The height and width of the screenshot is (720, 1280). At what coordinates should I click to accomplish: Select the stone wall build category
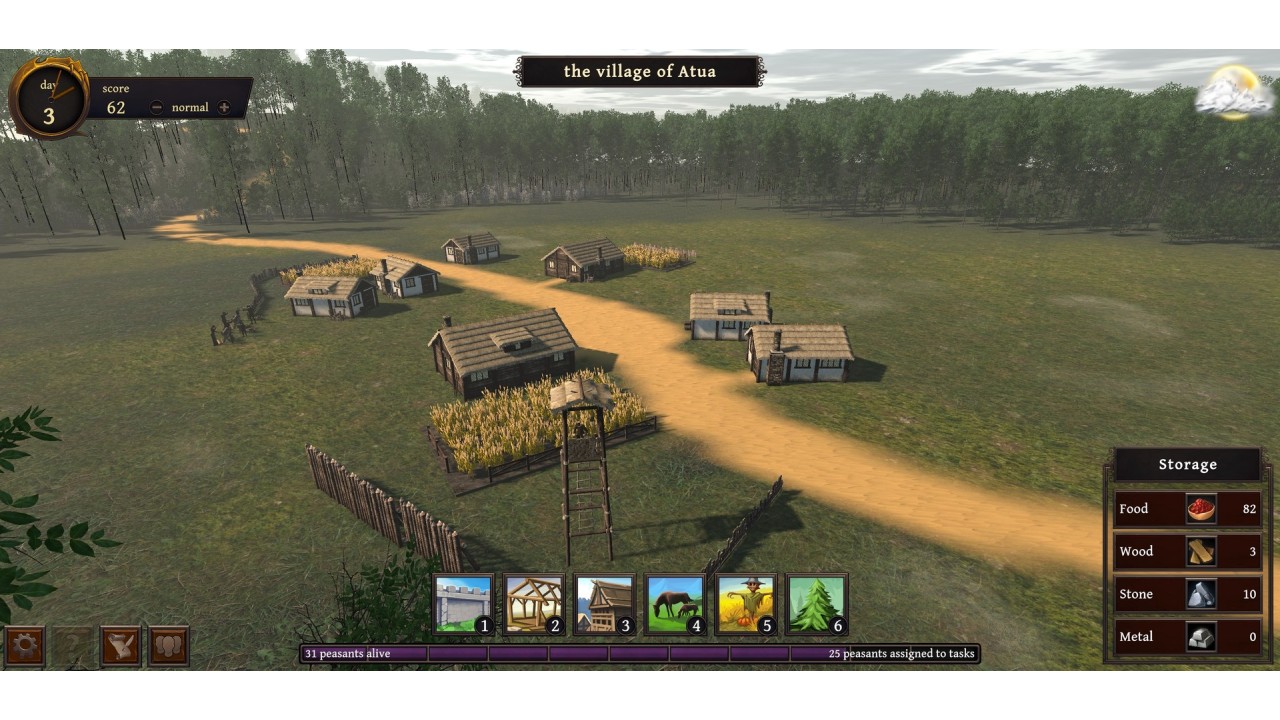pyautogui.click(x=464, y=604)
